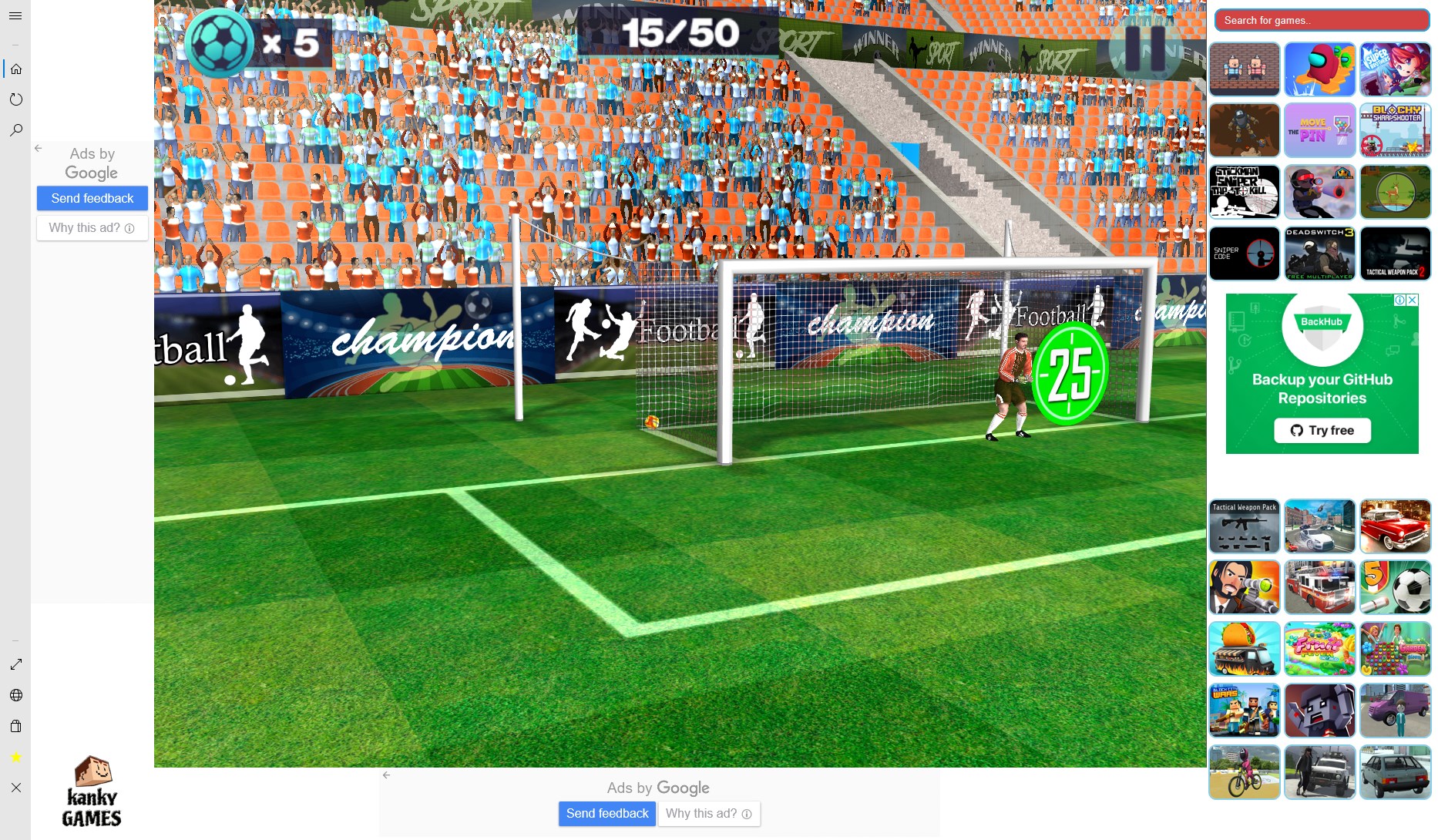Enter fullscreen with the expand arrows icon
Viewport: 1438px width, 840px height.
pos(16,664)
